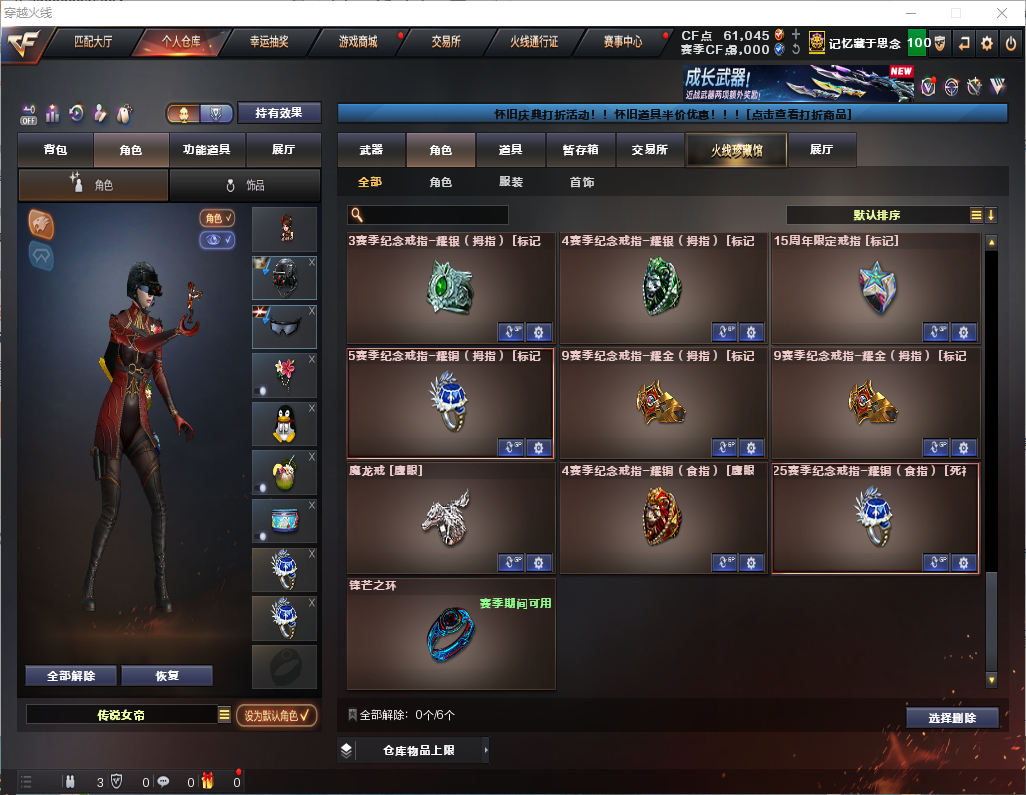This screenshot has height=795, width=1026.
Task: Click the 选择删除 button
Action: point(952,718)
